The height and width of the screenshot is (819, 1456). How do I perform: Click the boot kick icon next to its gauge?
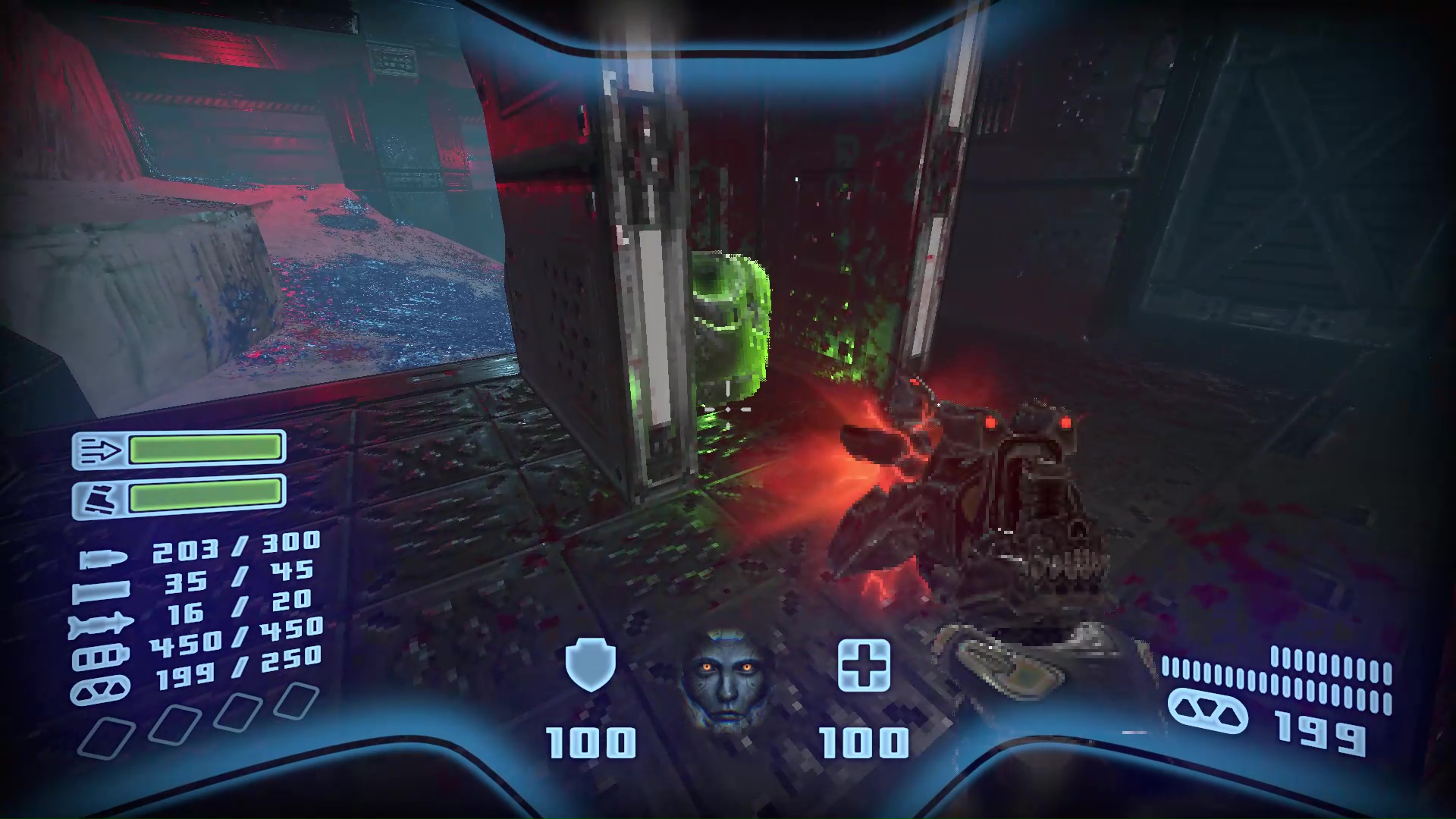(100, 497)
